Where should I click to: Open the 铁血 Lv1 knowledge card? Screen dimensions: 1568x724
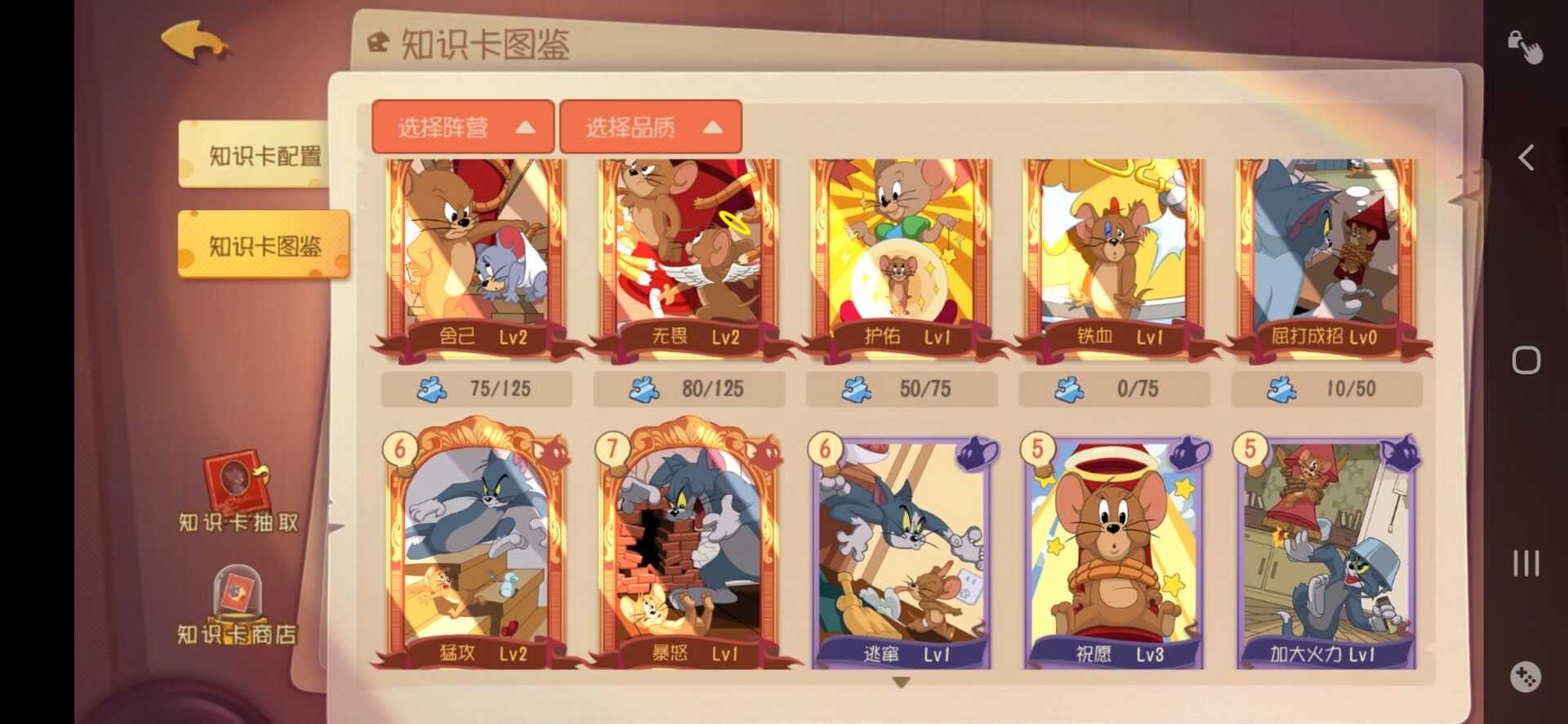point(1111,253)
